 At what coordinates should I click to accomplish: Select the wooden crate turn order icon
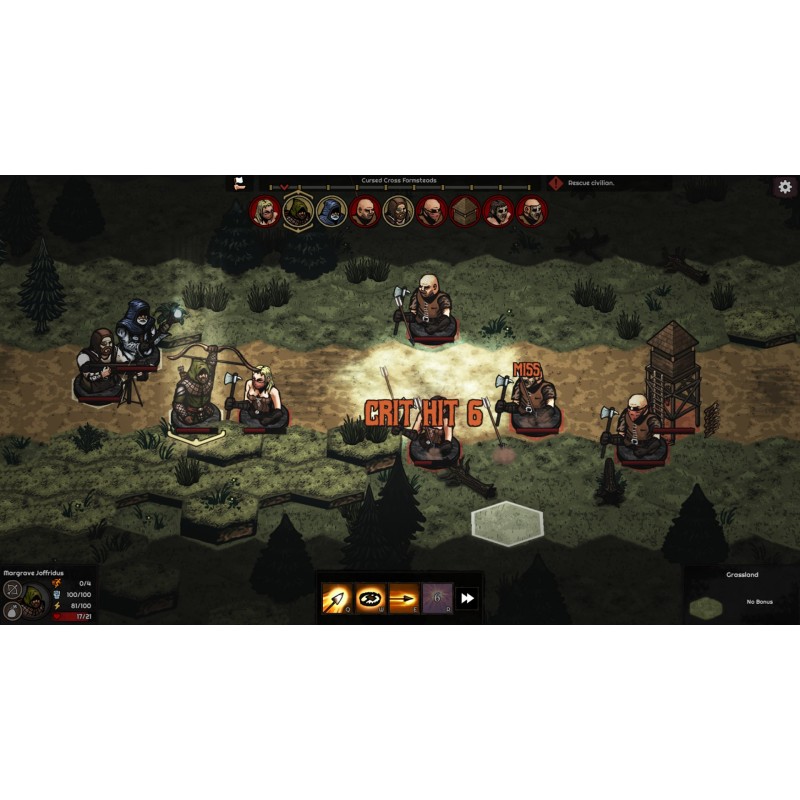(465, 211)
